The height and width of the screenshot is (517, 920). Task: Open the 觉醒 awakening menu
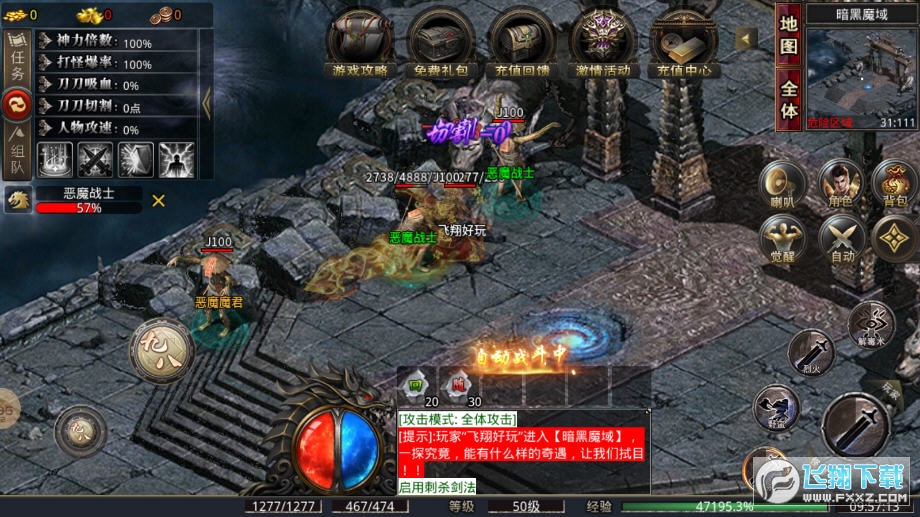coord(783,241)
